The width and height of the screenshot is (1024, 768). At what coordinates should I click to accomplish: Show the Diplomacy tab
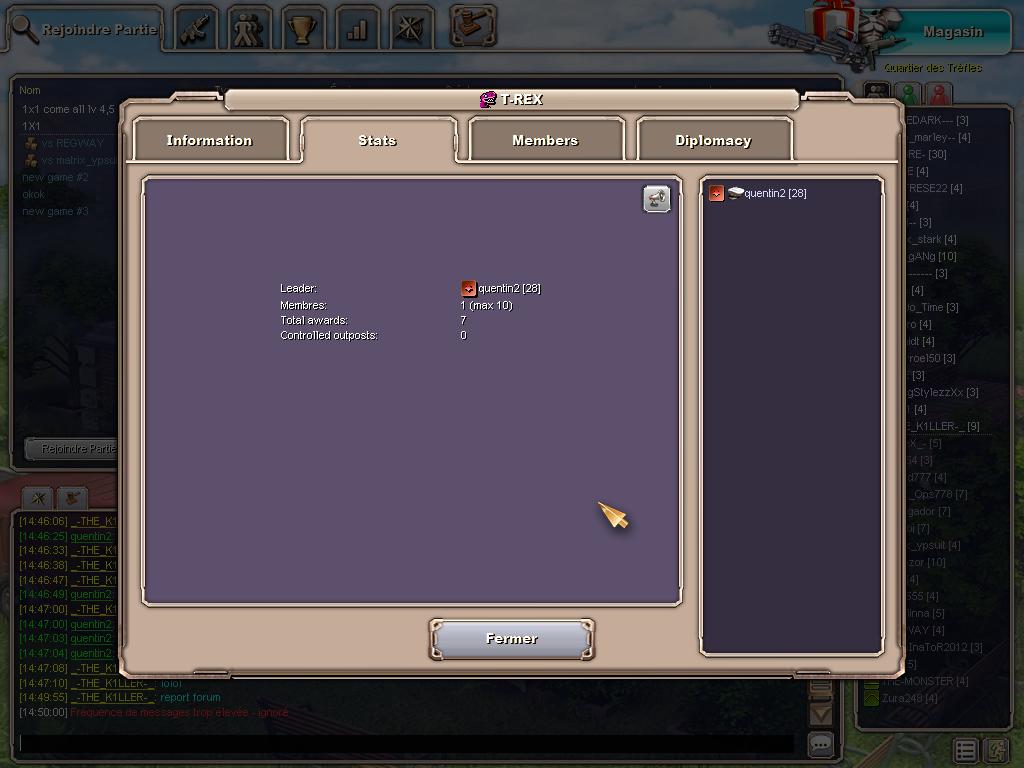[713, 140]
